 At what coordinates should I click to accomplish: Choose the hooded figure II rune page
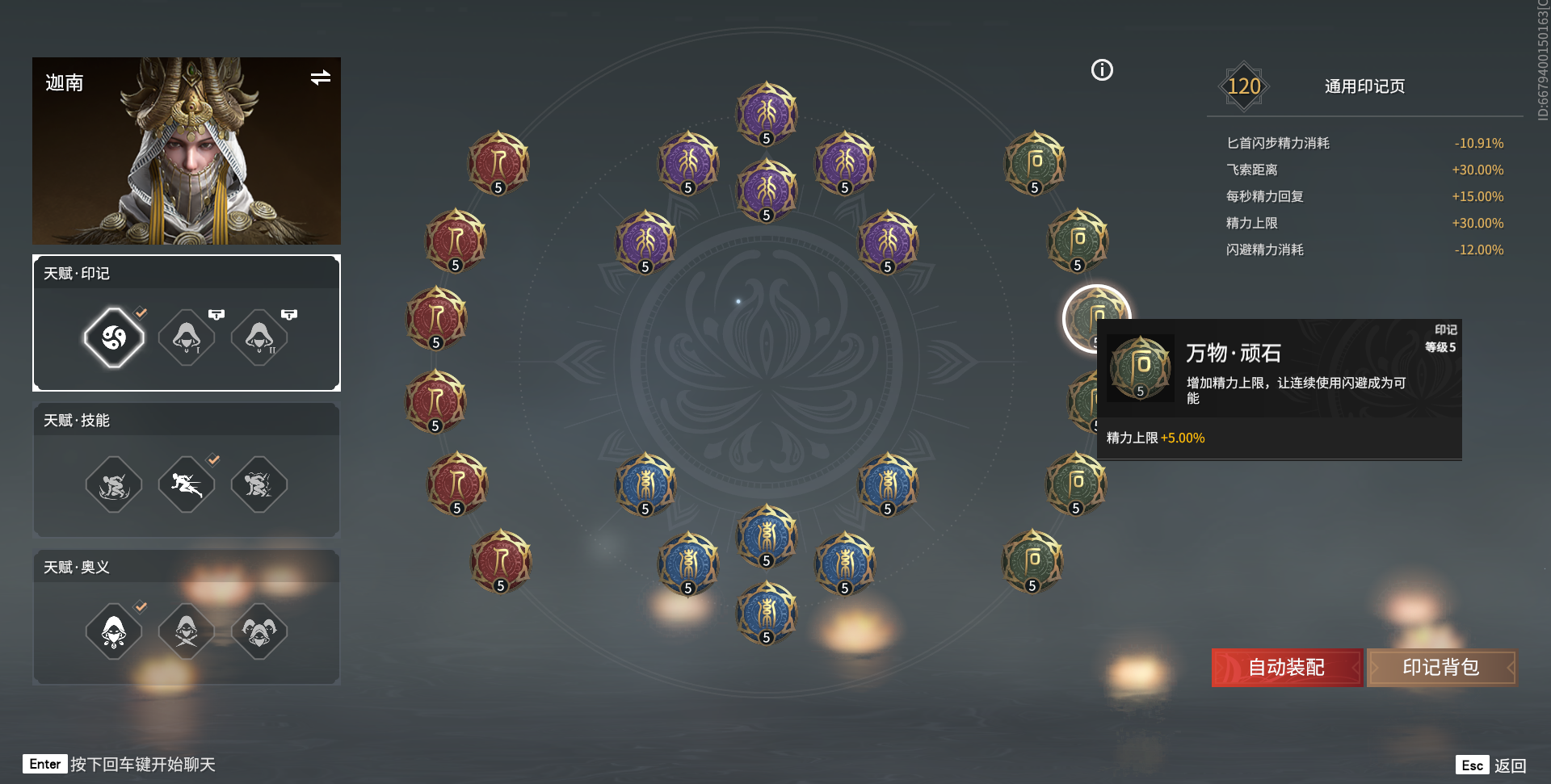259,337
